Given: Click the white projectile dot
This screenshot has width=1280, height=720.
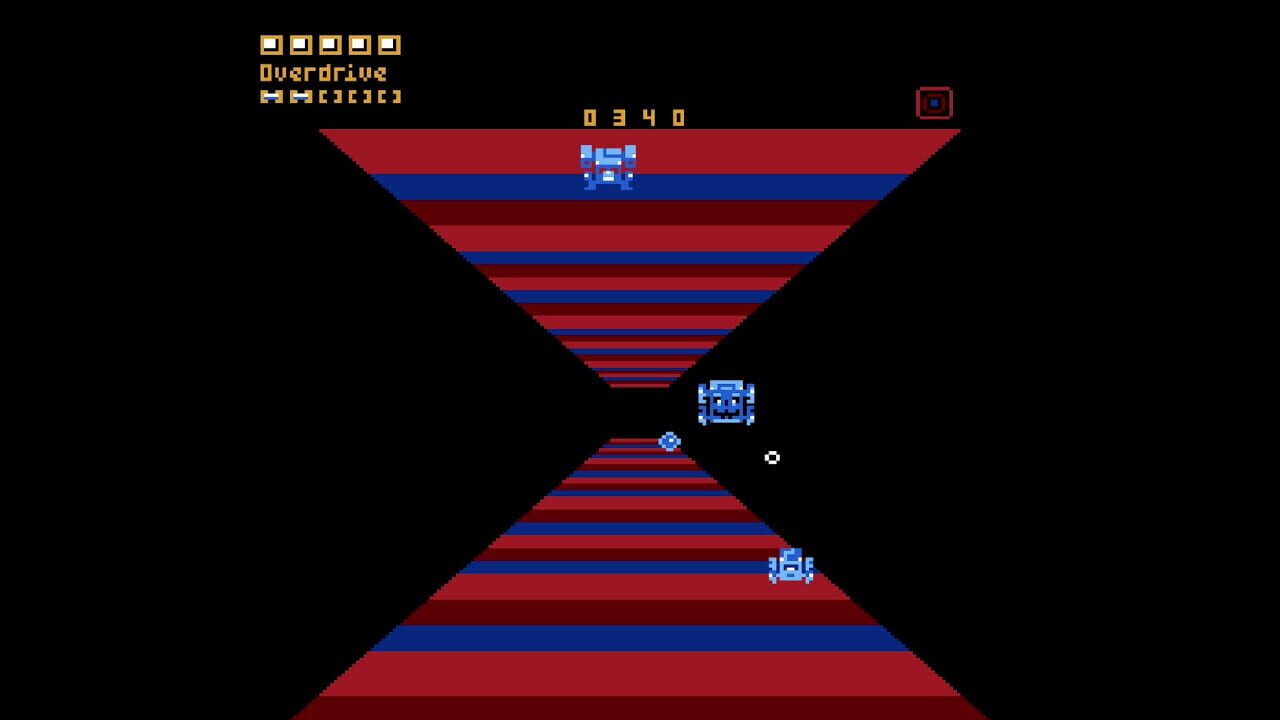Looking at the screenshot, I should (773, 458).
